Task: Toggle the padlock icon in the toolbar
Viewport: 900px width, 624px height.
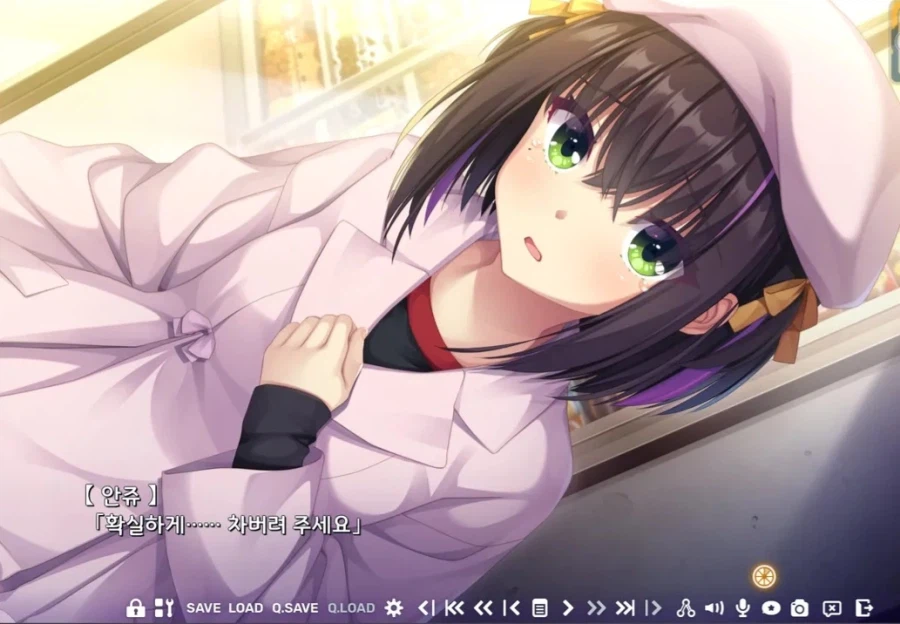Action: (x=135, y=608)
